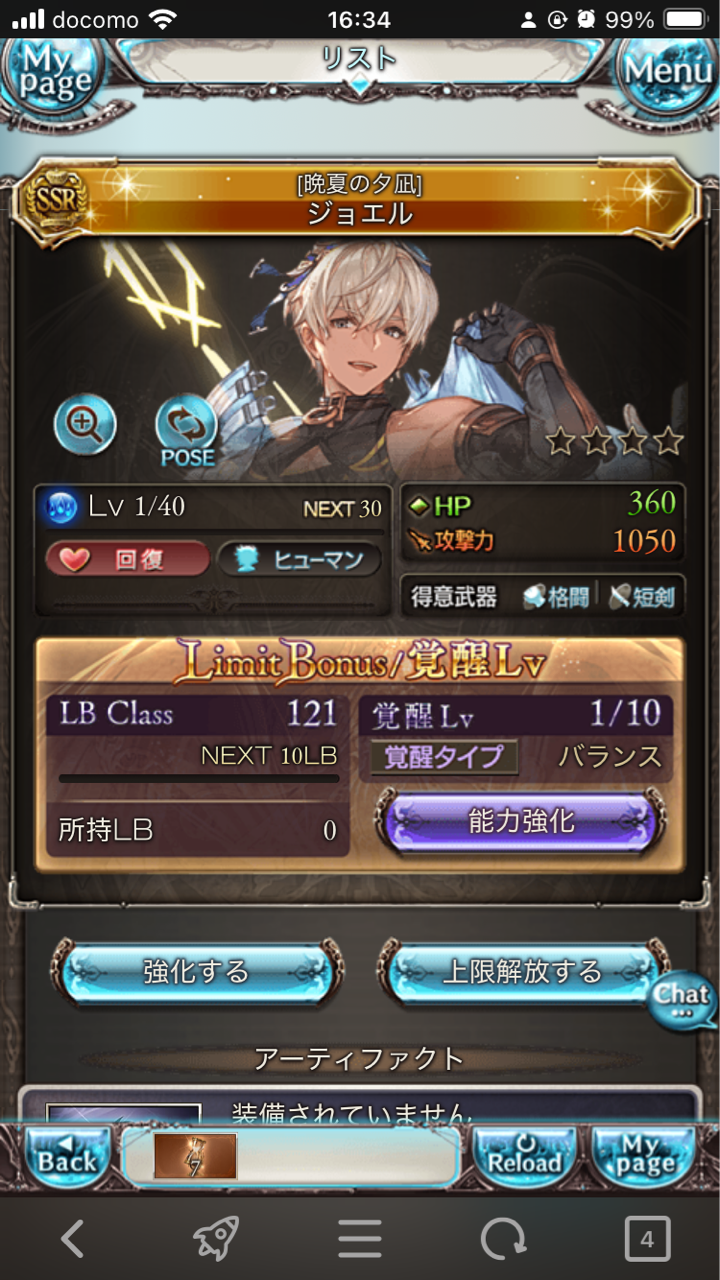Open the browser hamburger menu

pyautogui.click(x=360, y=1240)
